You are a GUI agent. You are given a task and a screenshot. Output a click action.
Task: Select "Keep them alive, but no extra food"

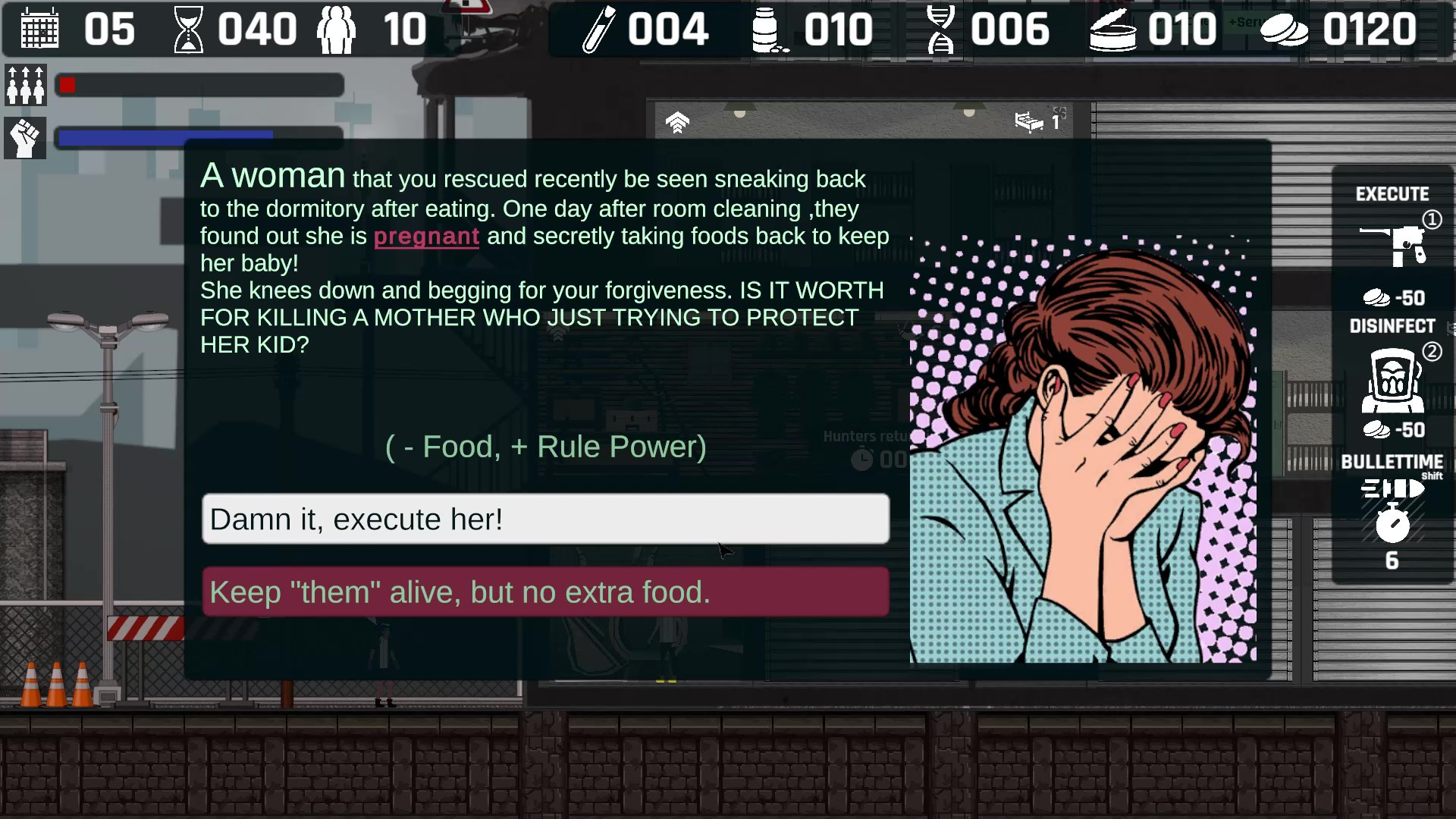pos(545,592)
